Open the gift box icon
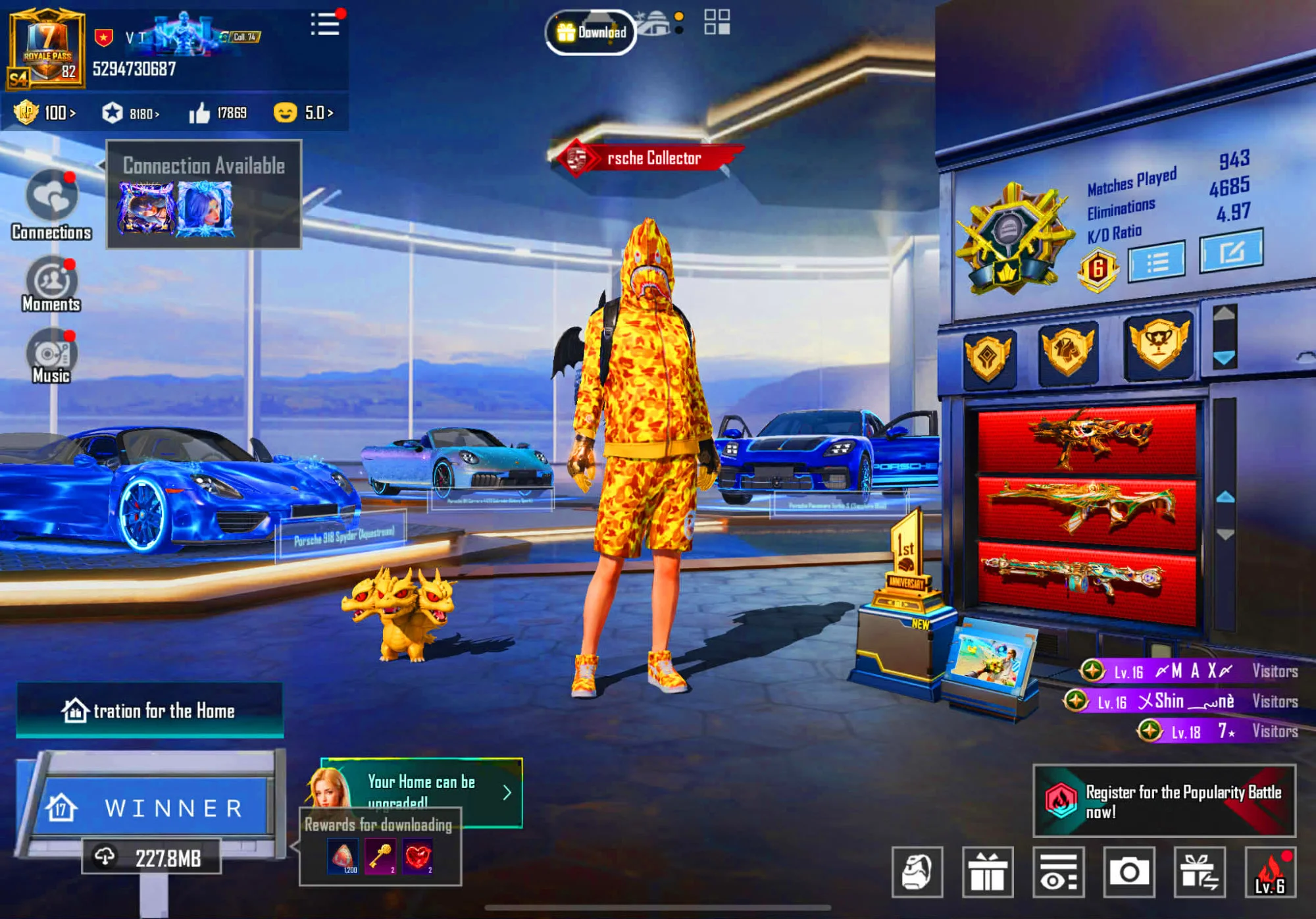 (987, 872)
